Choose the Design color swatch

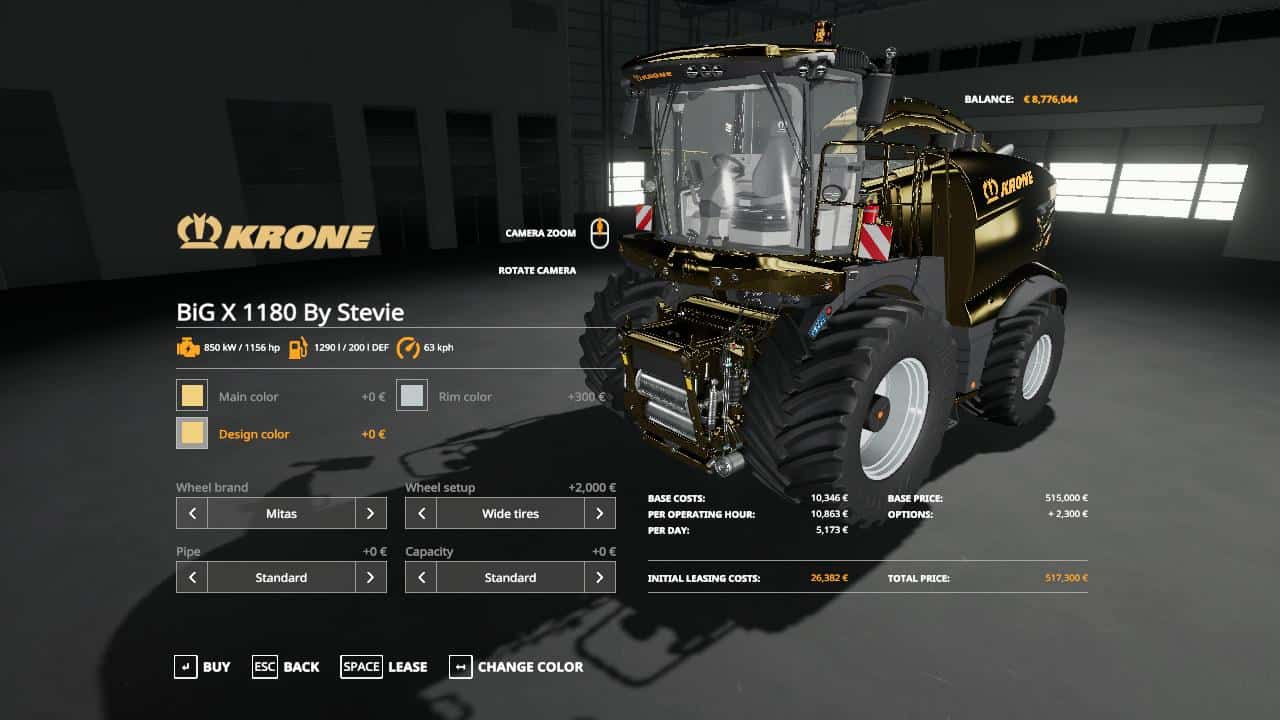point(192,434)
